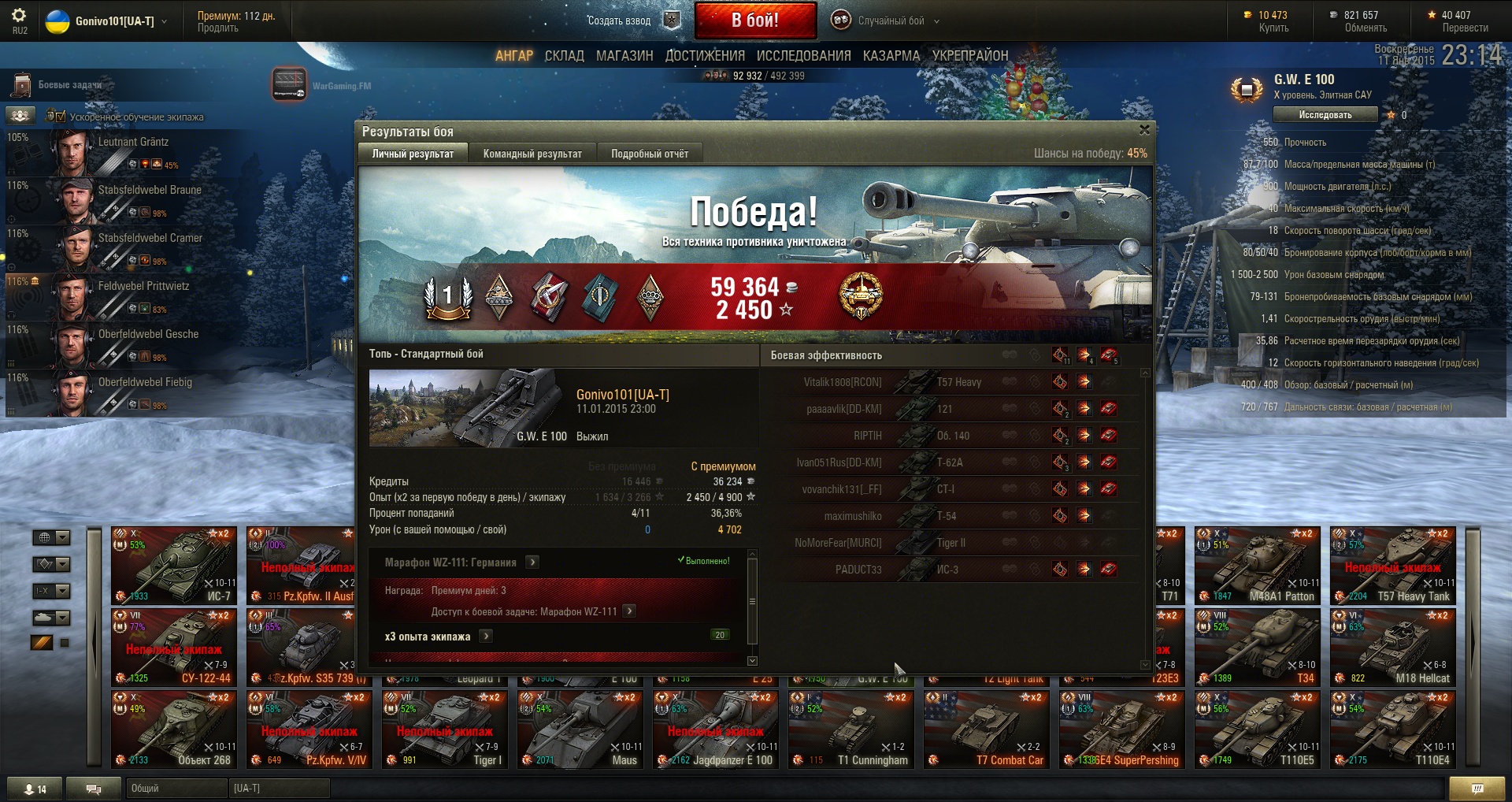Start battle with the red В бой! button
This screenshot has width=1512, height=802.
[755, 20]
